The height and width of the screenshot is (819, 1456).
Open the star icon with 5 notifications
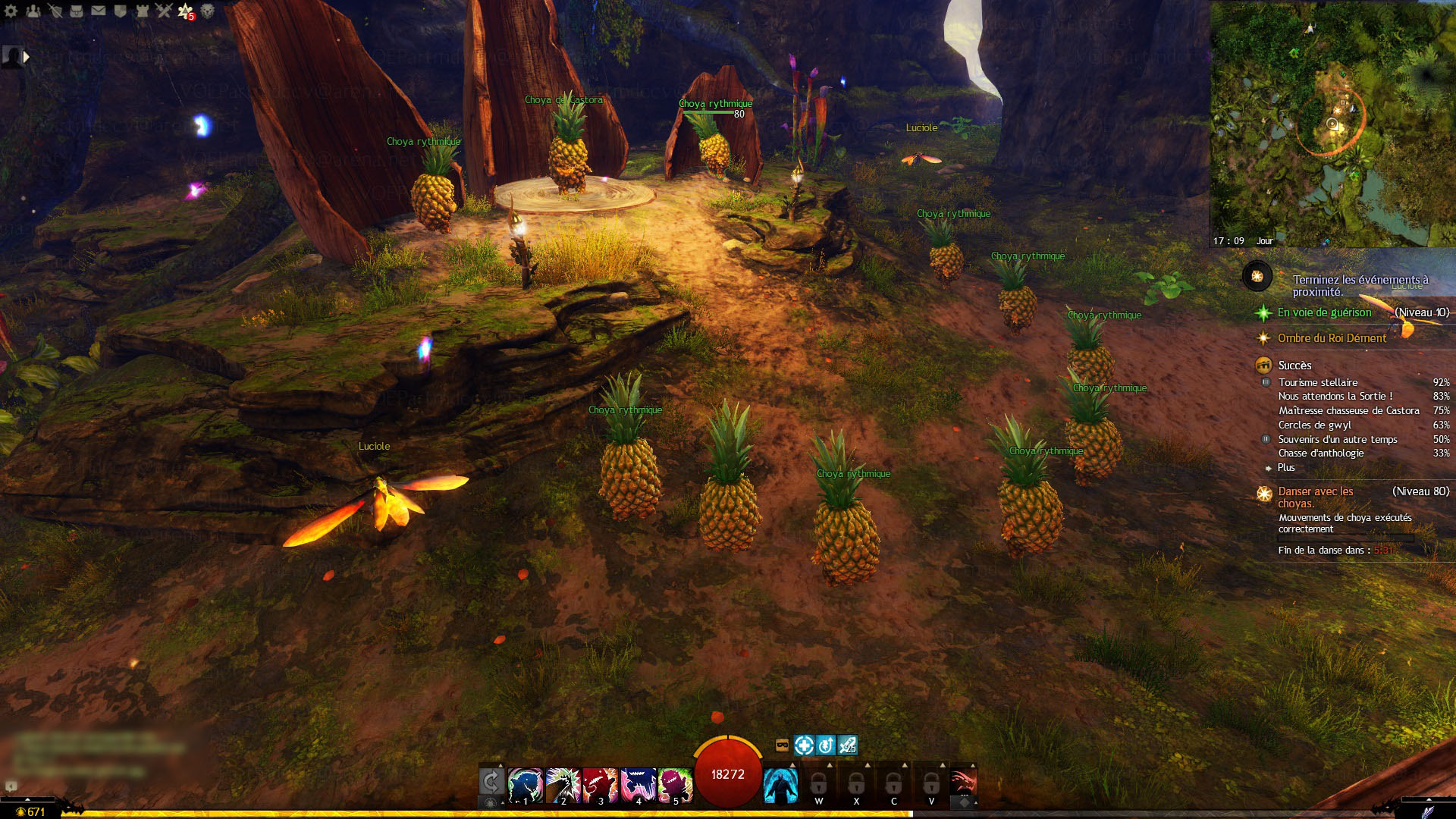point(185,11)
